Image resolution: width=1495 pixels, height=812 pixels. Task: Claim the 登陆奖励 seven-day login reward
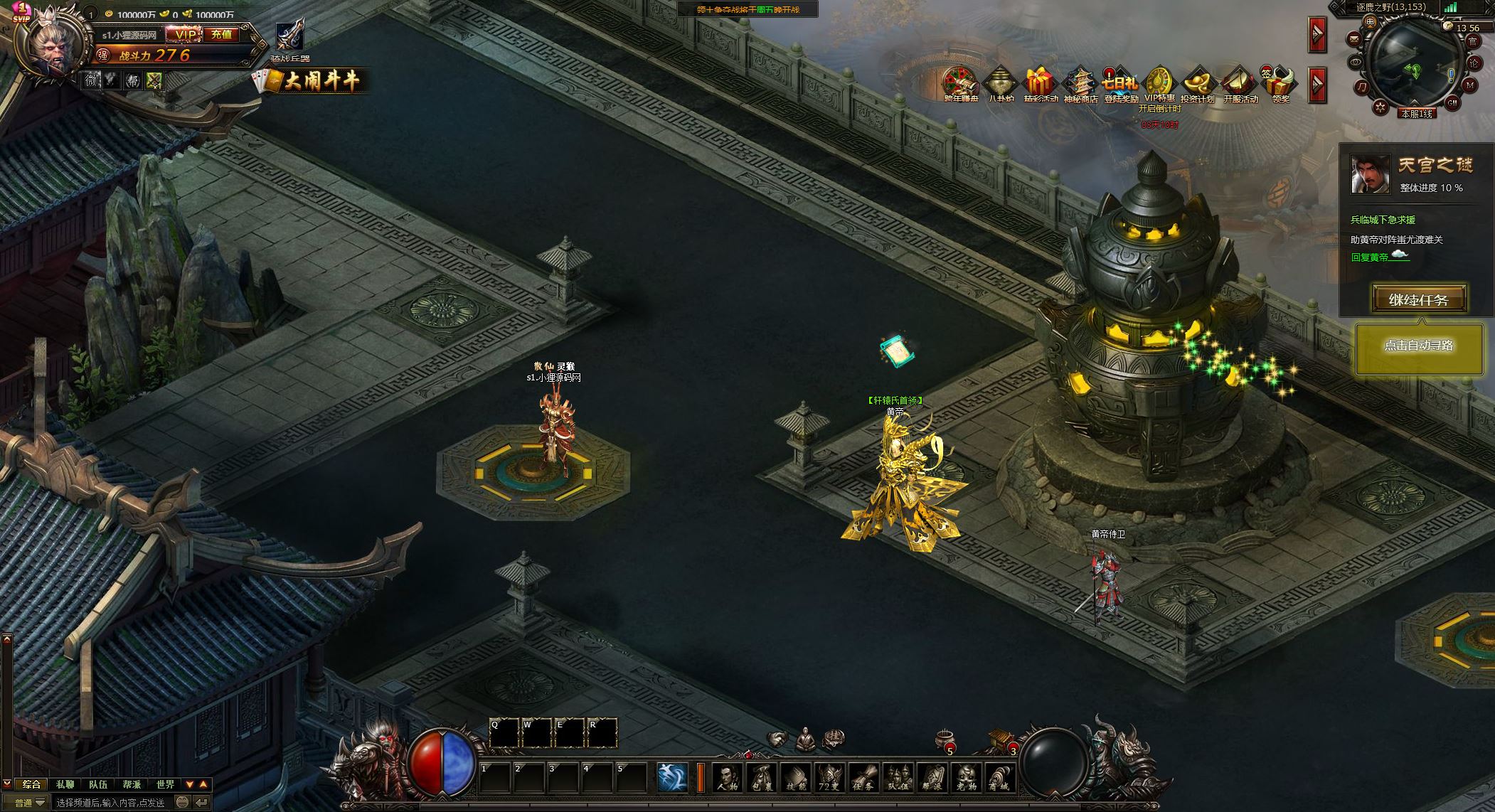[x=1120, y=85]
